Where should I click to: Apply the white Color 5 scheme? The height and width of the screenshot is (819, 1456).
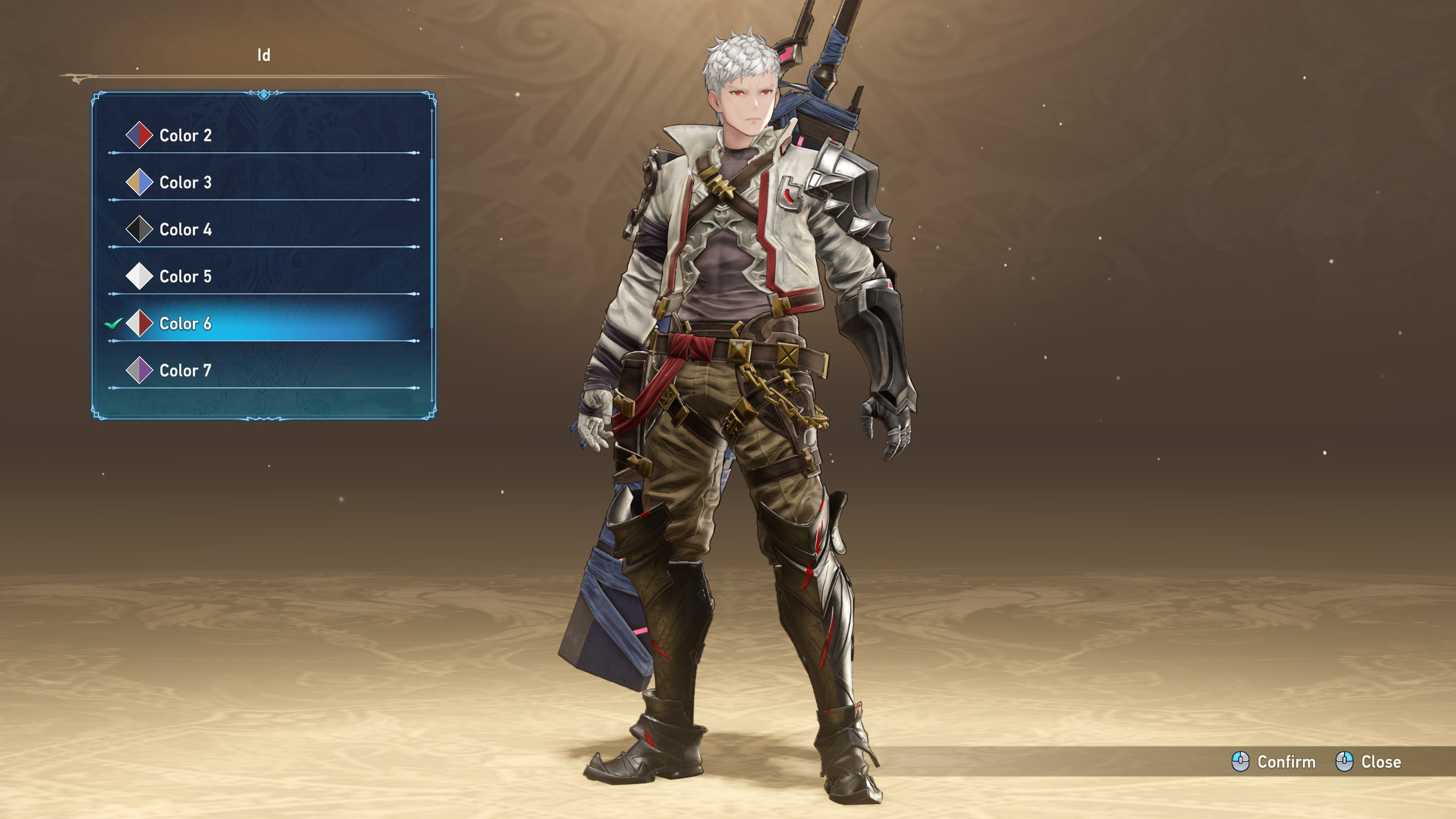tap(185, 276)
